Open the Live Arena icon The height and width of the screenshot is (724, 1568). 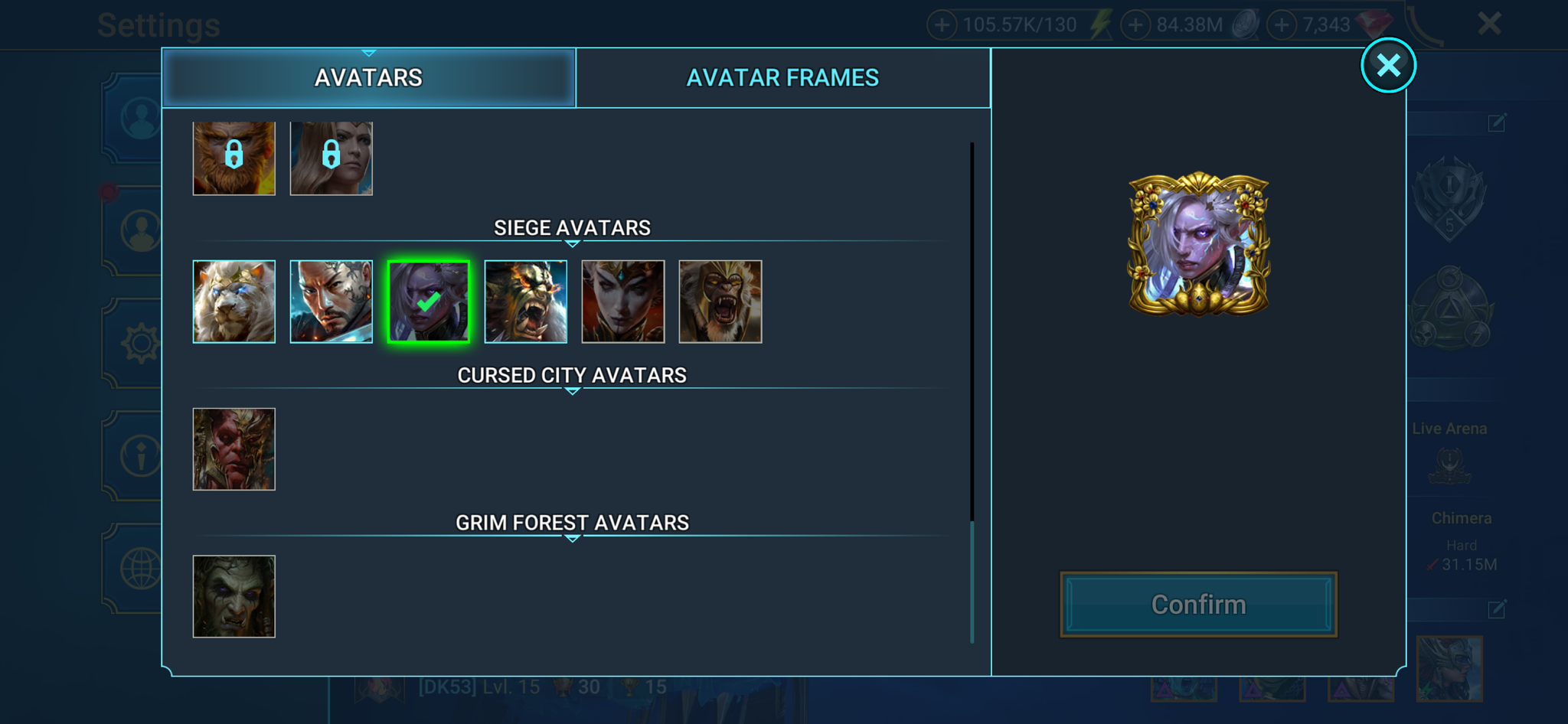pyautogui.click(x=1449, y=463)
